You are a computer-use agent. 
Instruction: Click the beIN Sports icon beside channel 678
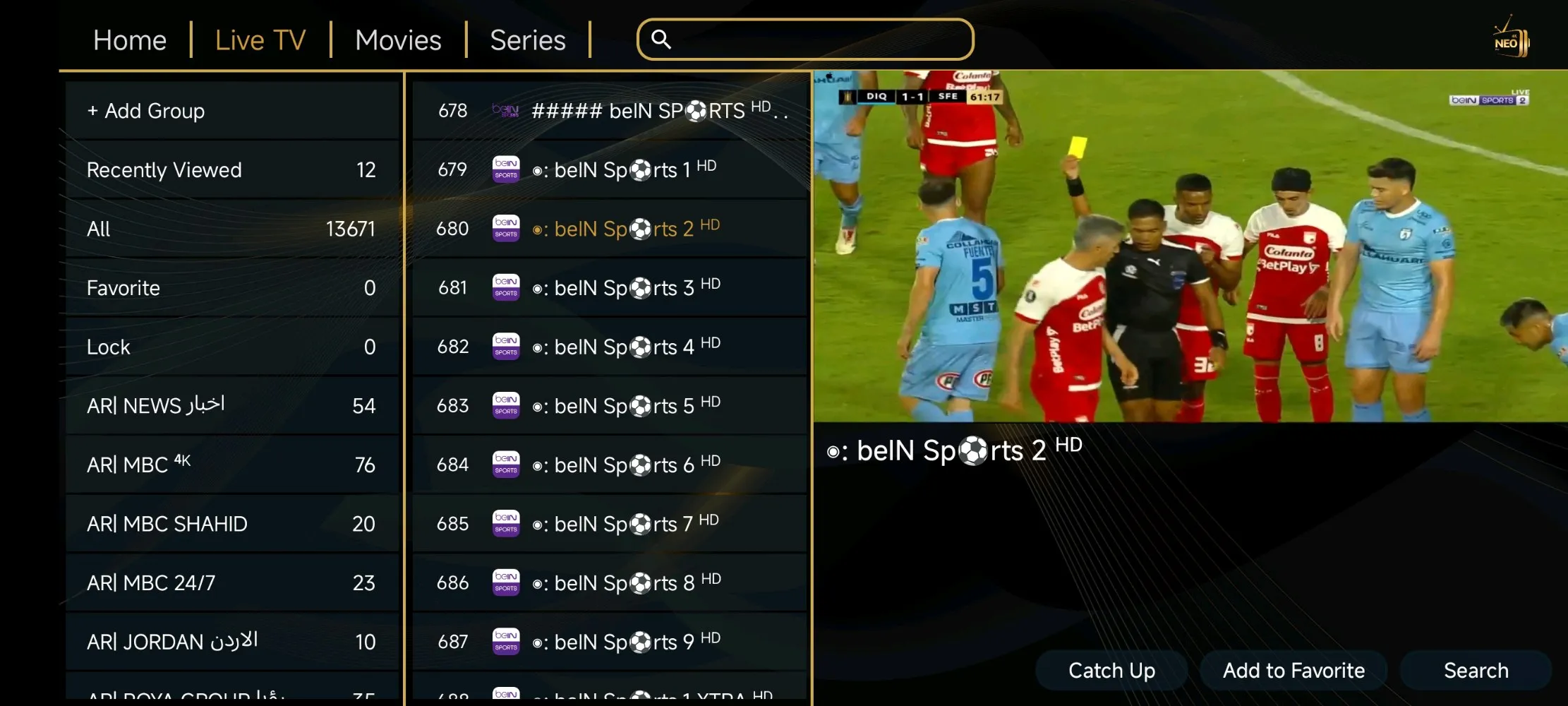coord(506,110)
